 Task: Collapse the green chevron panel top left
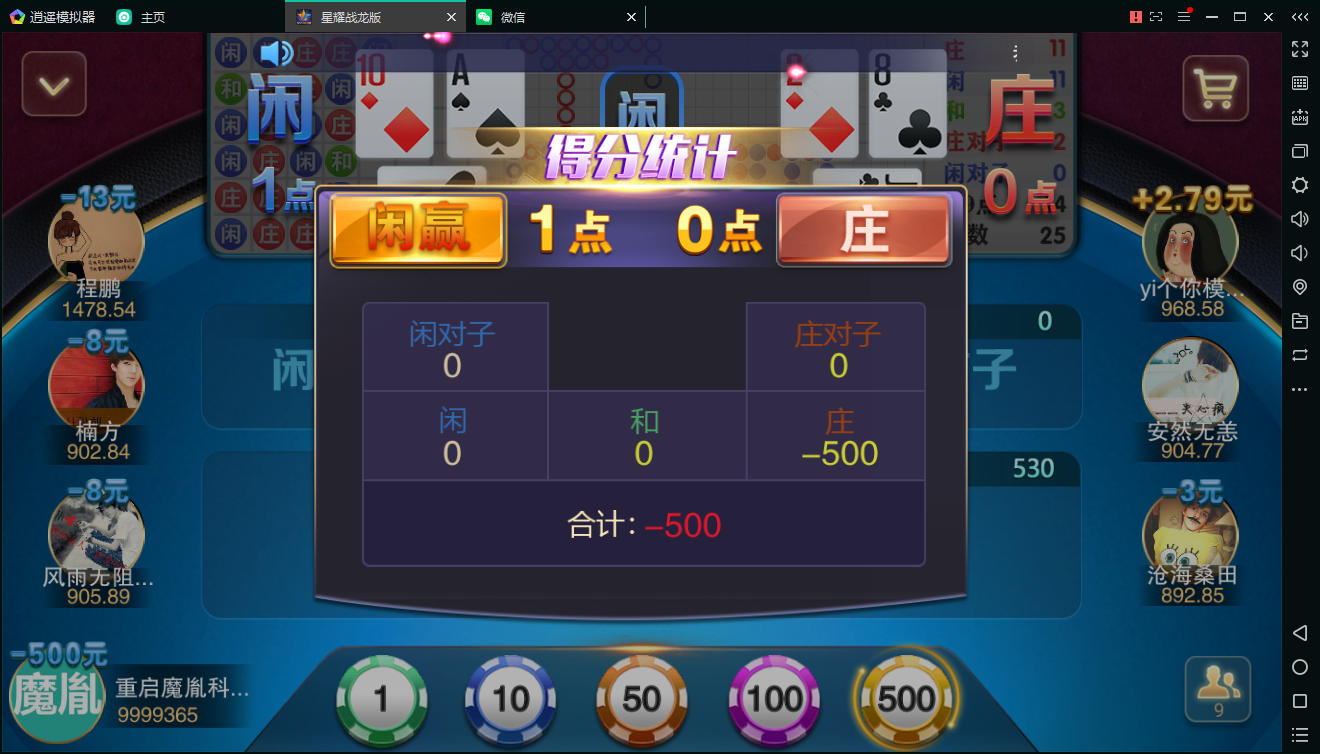[53, 84]
